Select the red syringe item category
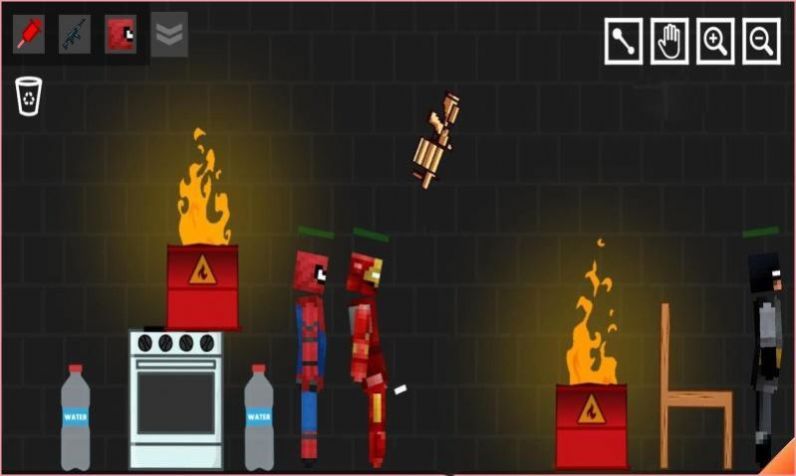 pyautogui.click(x=28, y=34)
